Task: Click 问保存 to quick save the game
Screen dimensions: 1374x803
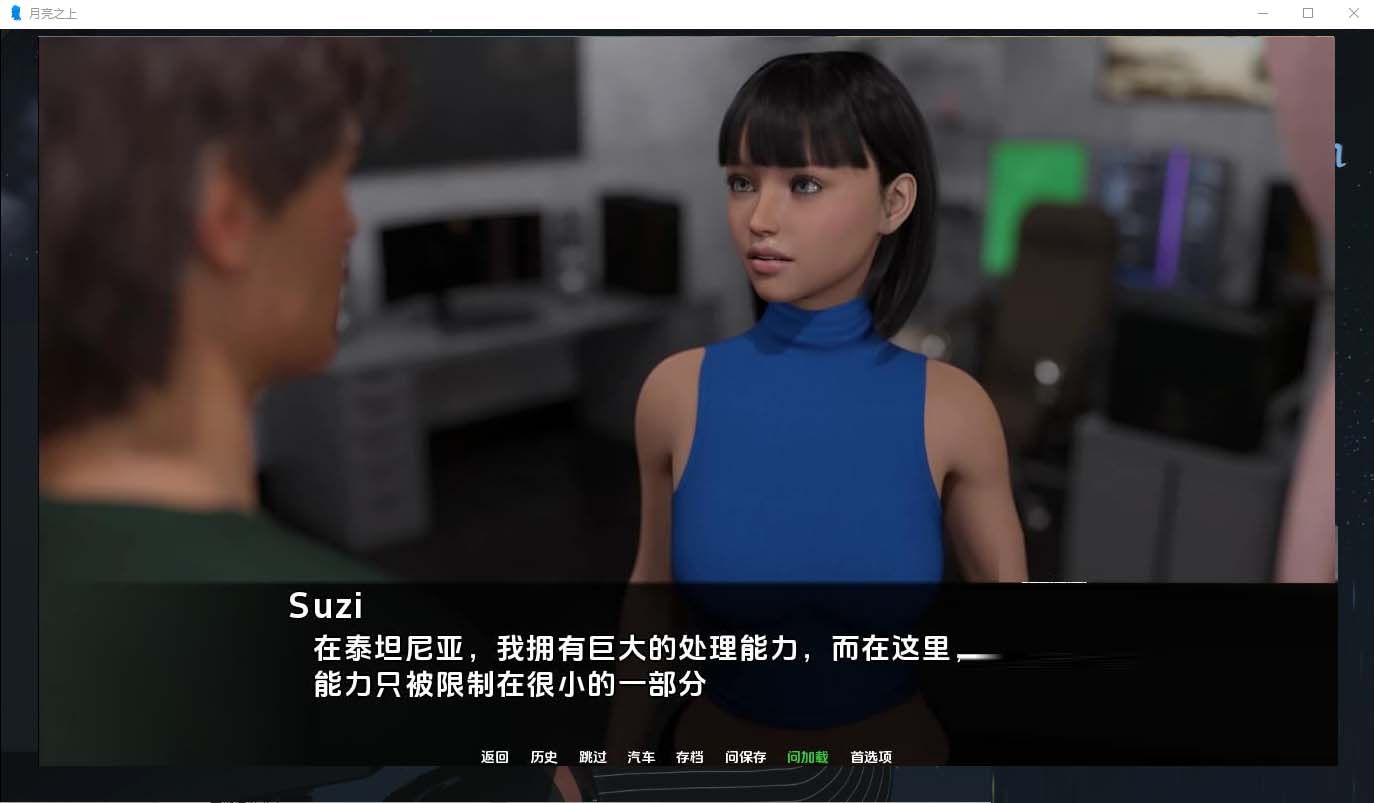Action: click(x=745, y=757)
